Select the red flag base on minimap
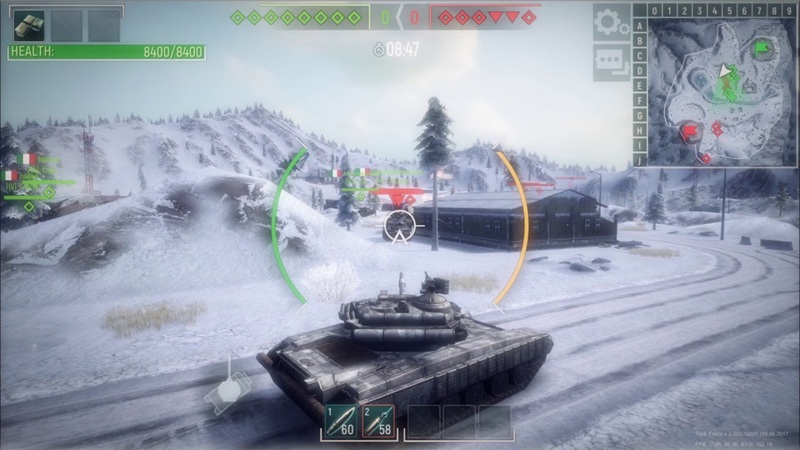Screen dimensions: 800x450 [689, 130]
